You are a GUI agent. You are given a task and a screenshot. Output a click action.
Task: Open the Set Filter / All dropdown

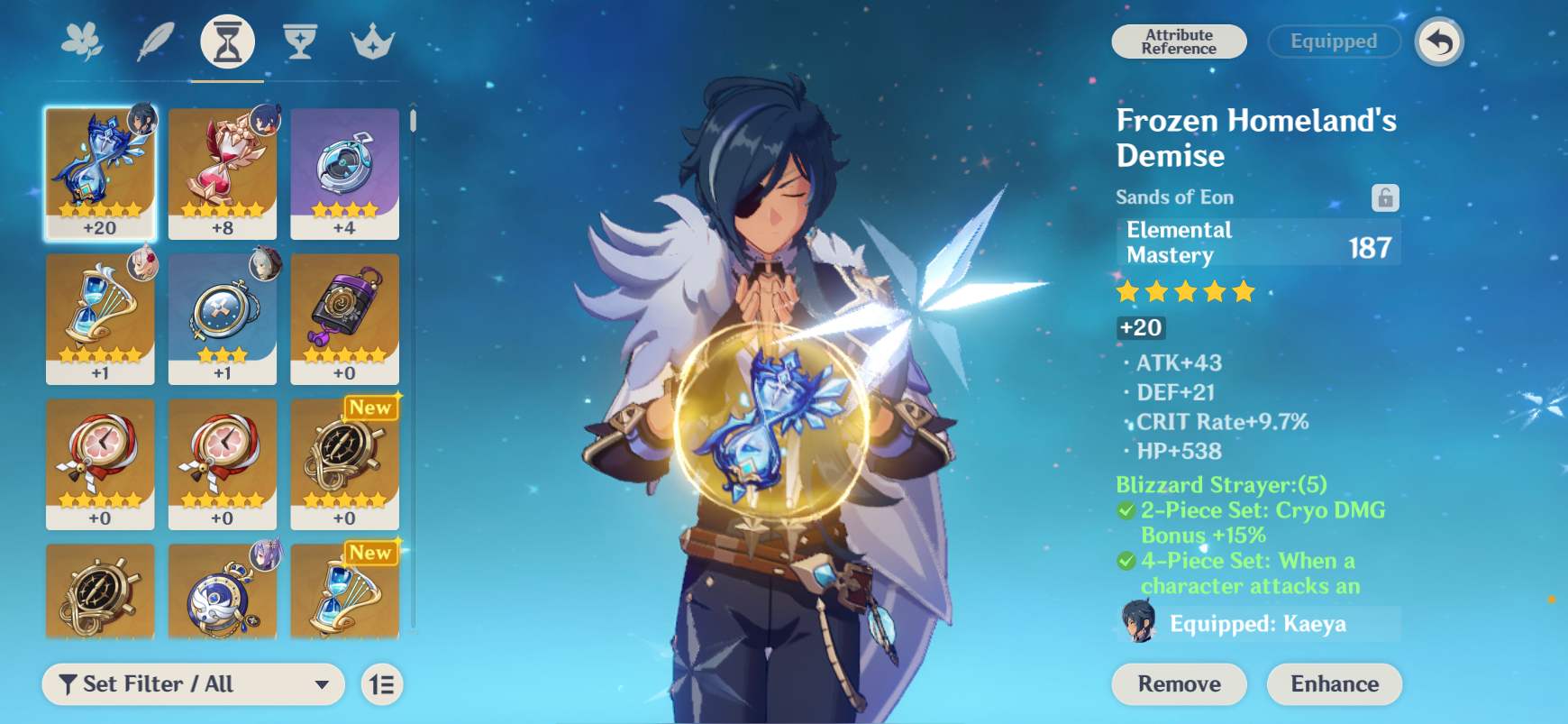click(x=194, y=683)
